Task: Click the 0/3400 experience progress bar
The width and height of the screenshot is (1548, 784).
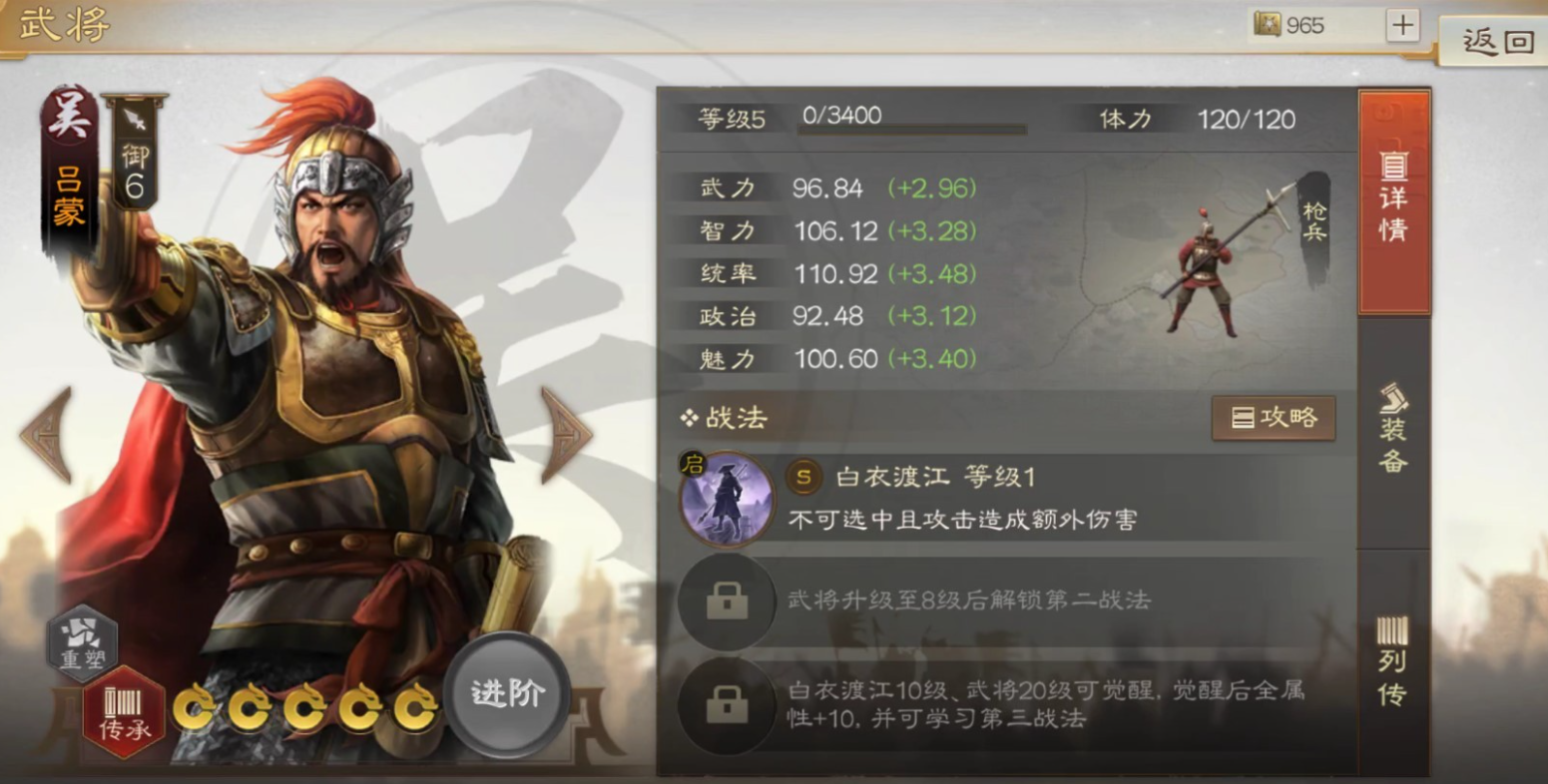Action: click(913, 126)
